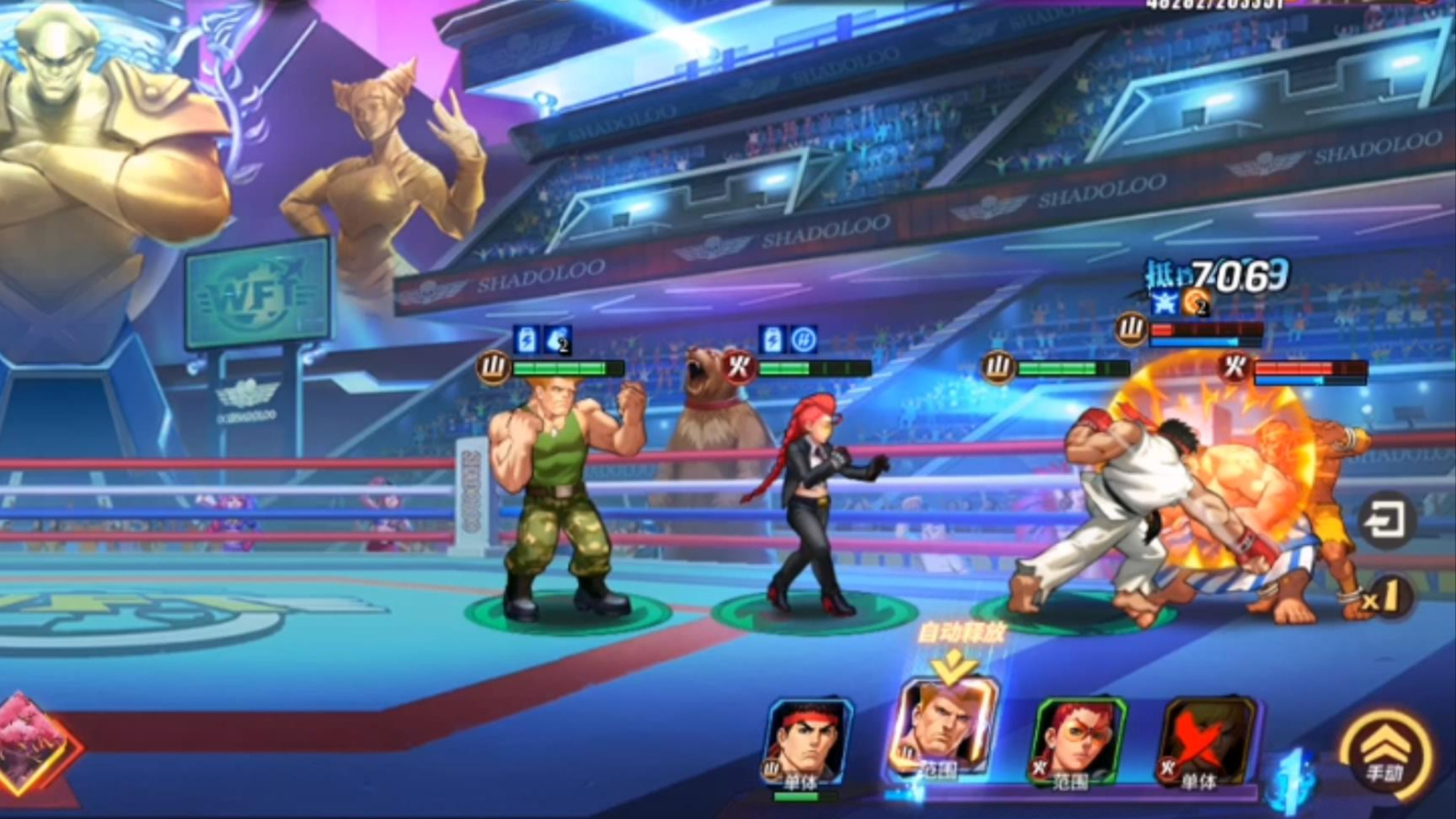Toggle the 手动 manual mode button
Screen dimensions: 1456x819
pyautogui.click(x=1385, y=753)
